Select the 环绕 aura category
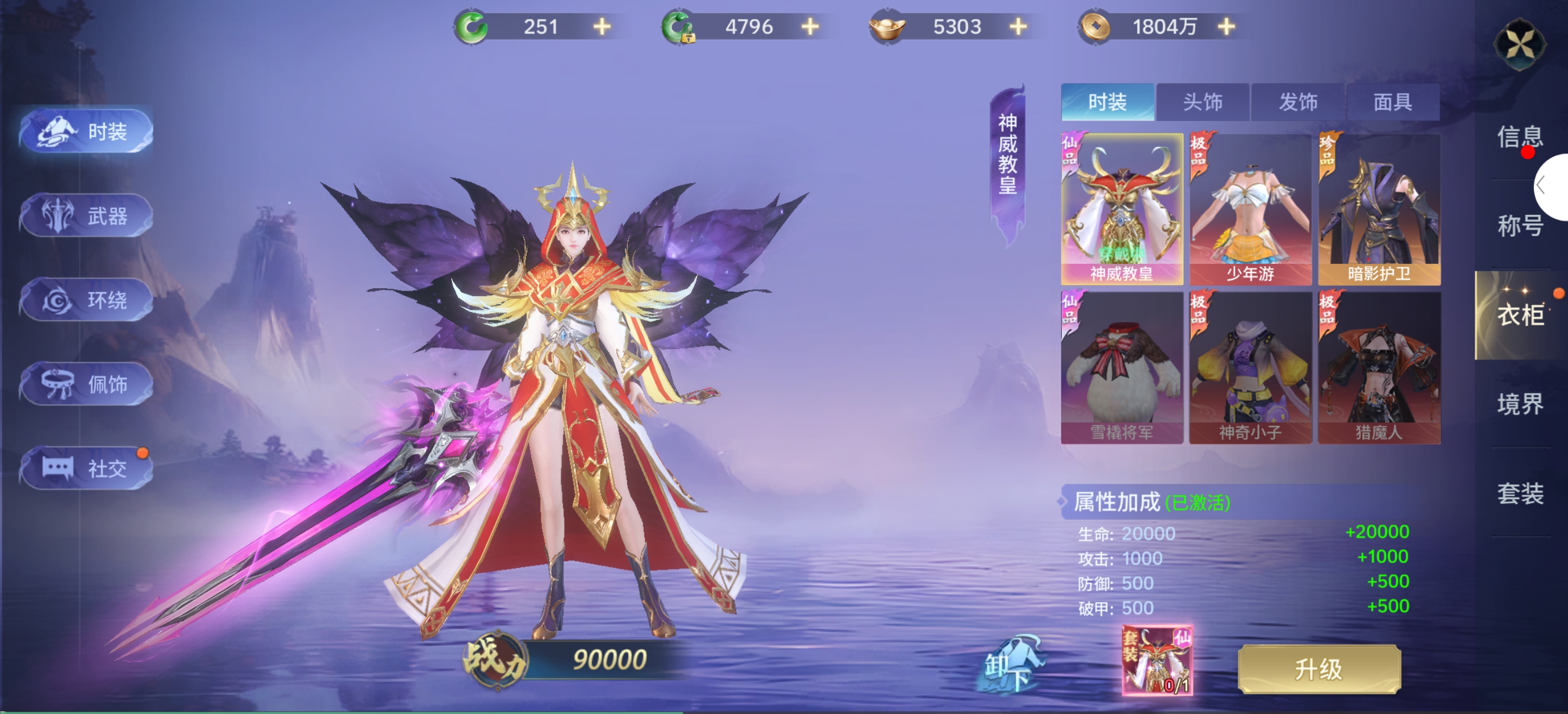 coord(86,300)
